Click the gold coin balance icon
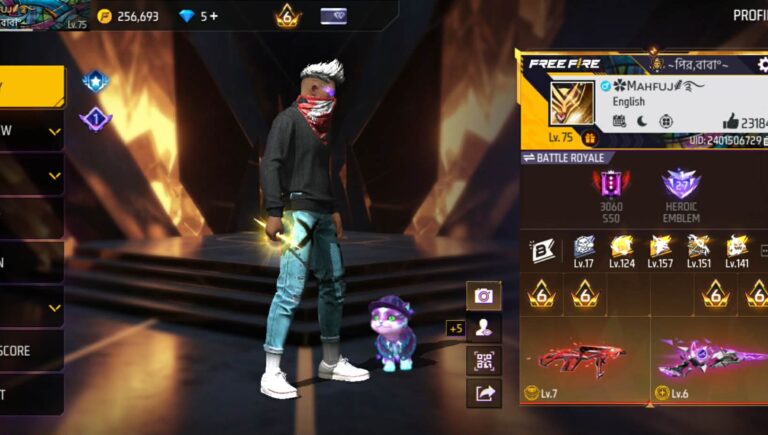 pyautogui.click(x=105, y=16)
